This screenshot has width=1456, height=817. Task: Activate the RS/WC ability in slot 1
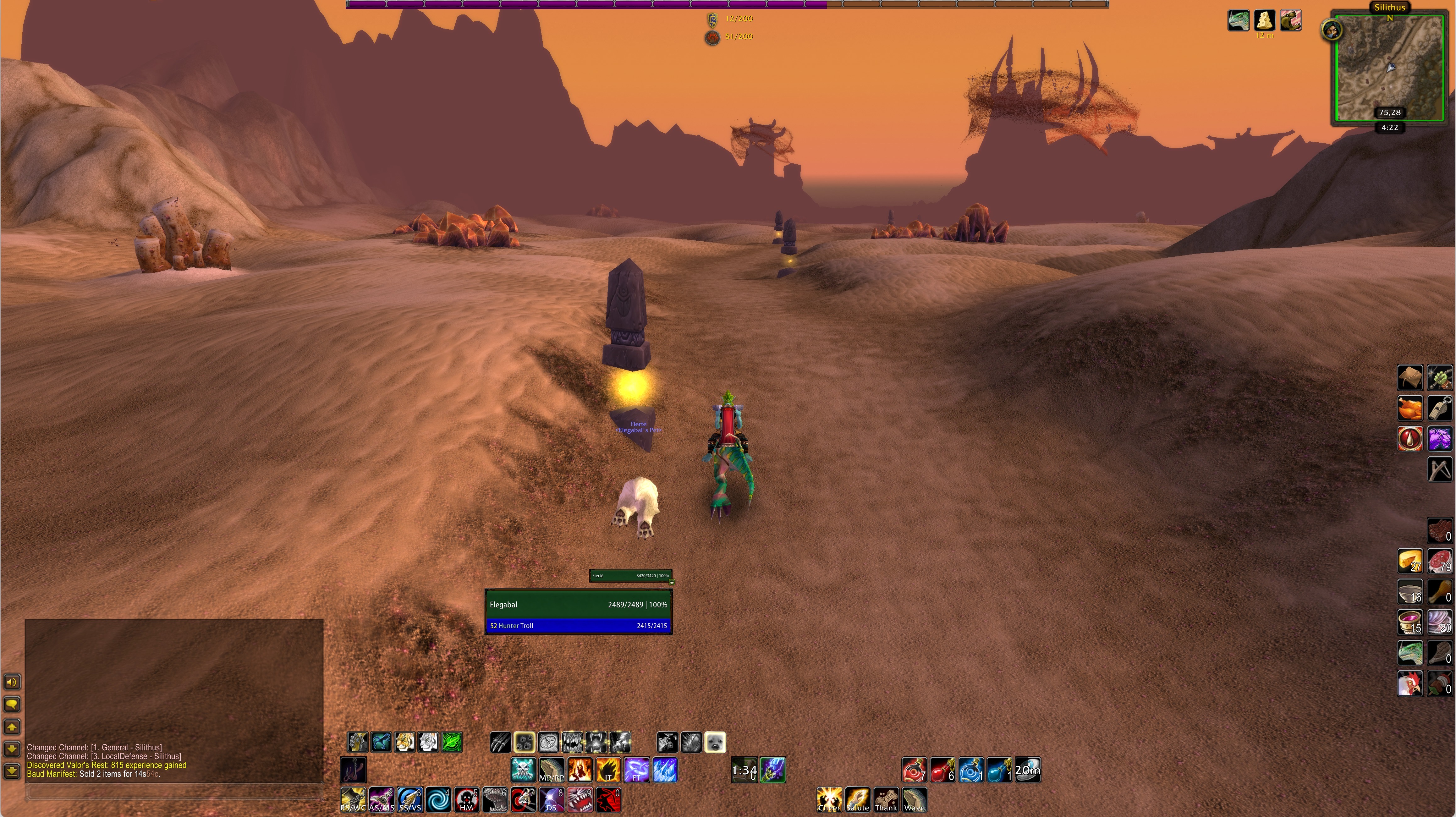coord(353,800)
